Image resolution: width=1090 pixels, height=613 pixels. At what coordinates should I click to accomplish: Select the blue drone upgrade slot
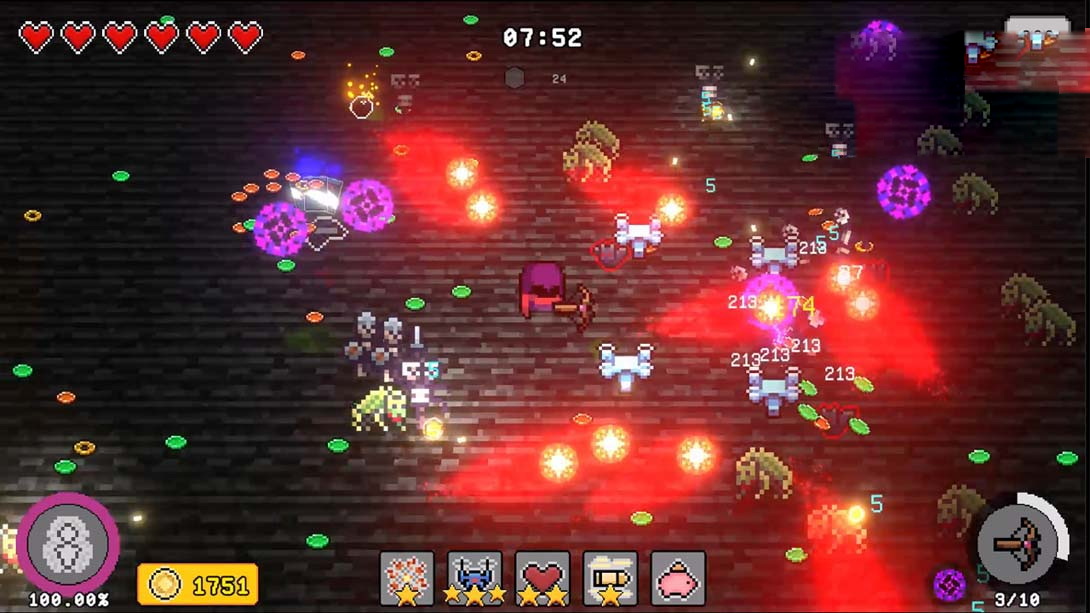click(475, 579)
